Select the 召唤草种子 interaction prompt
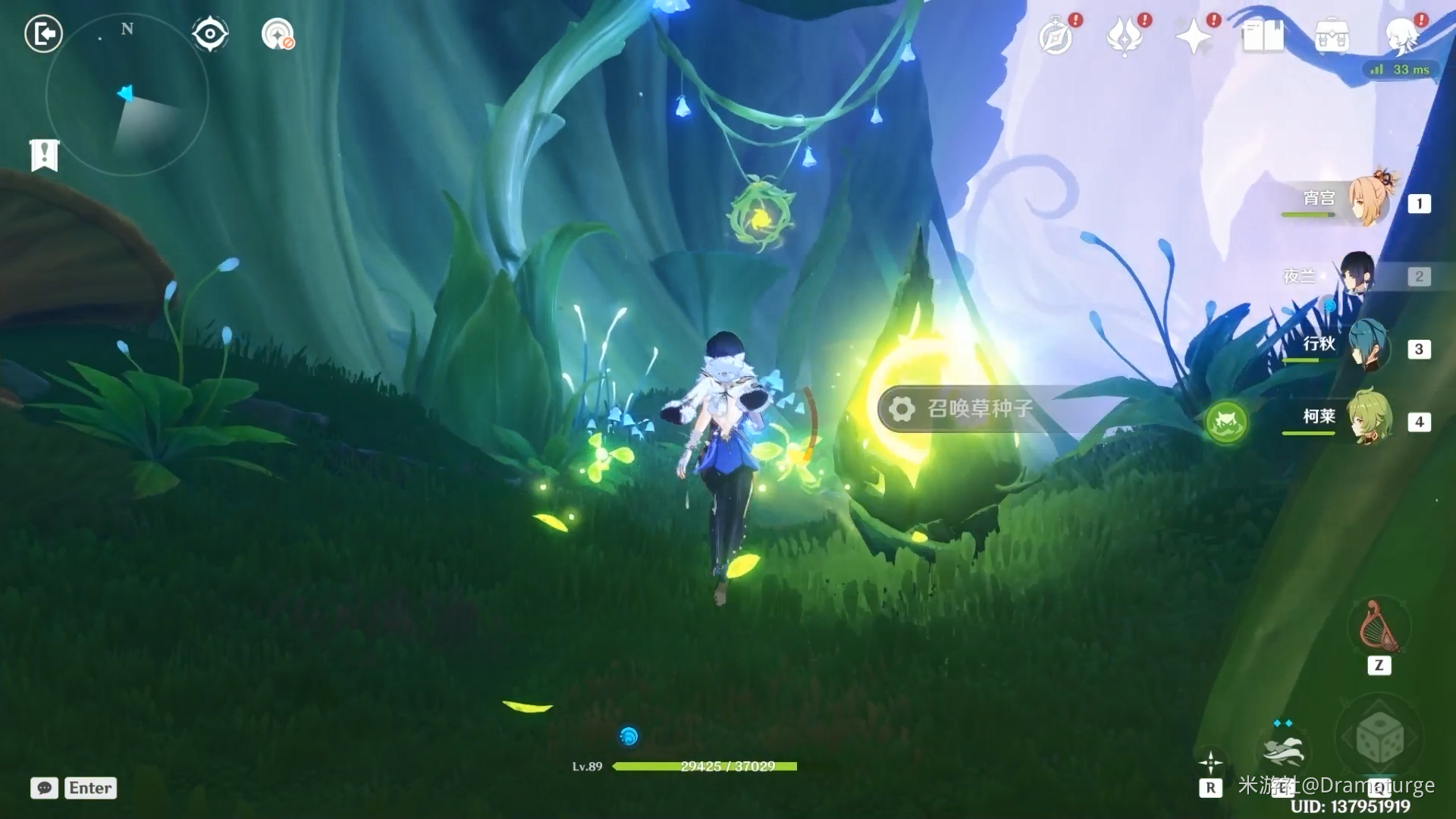This screenshot has width=1456, height=819. 978,409
